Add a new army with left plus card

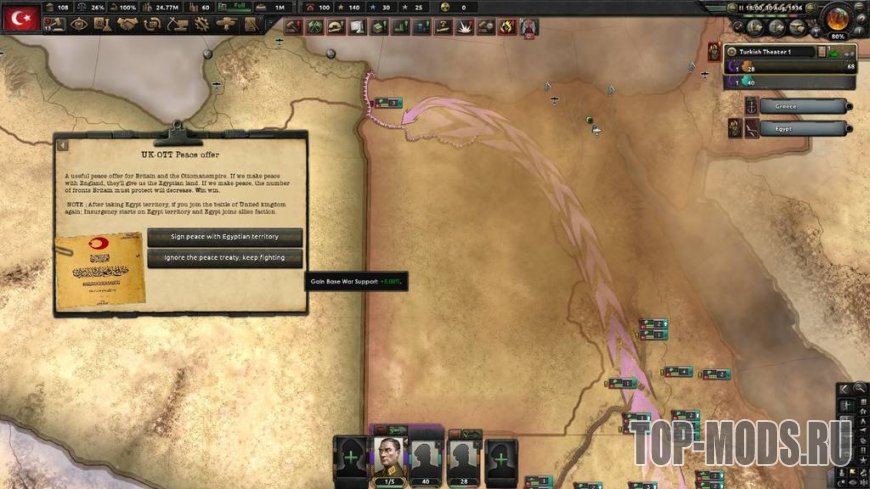[x=351, y=460]
